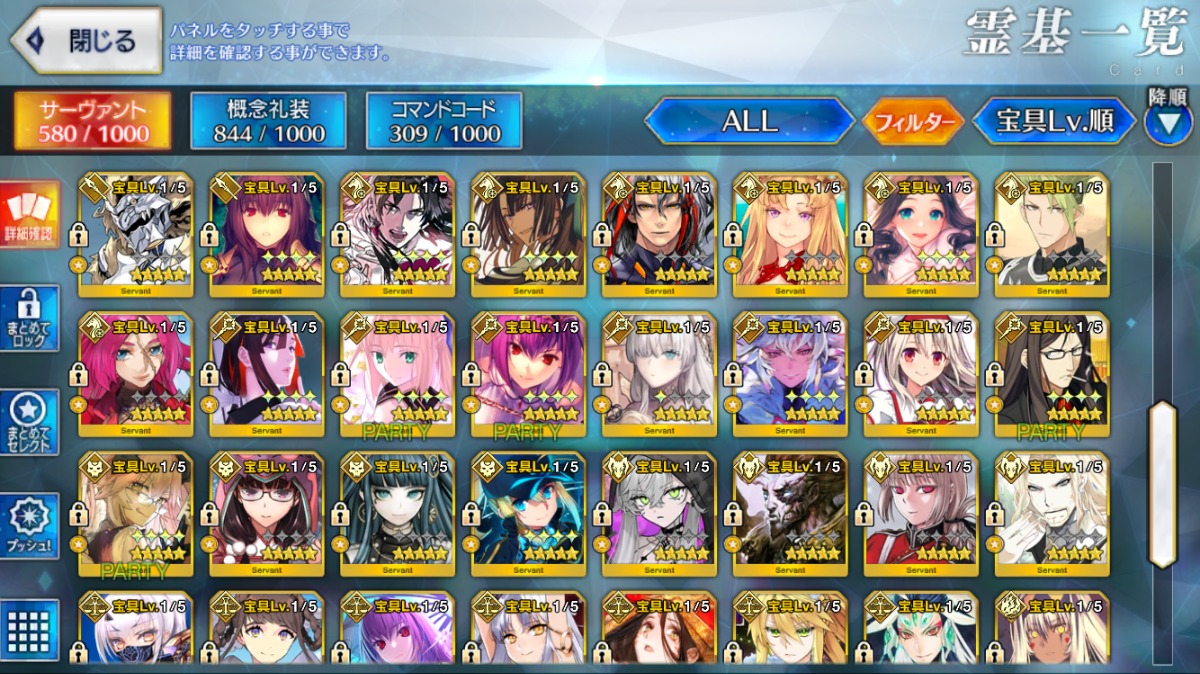This screenshot has width=1200, height=674.
Task: Switch to the サーヴァント tab
Action: 92,121
